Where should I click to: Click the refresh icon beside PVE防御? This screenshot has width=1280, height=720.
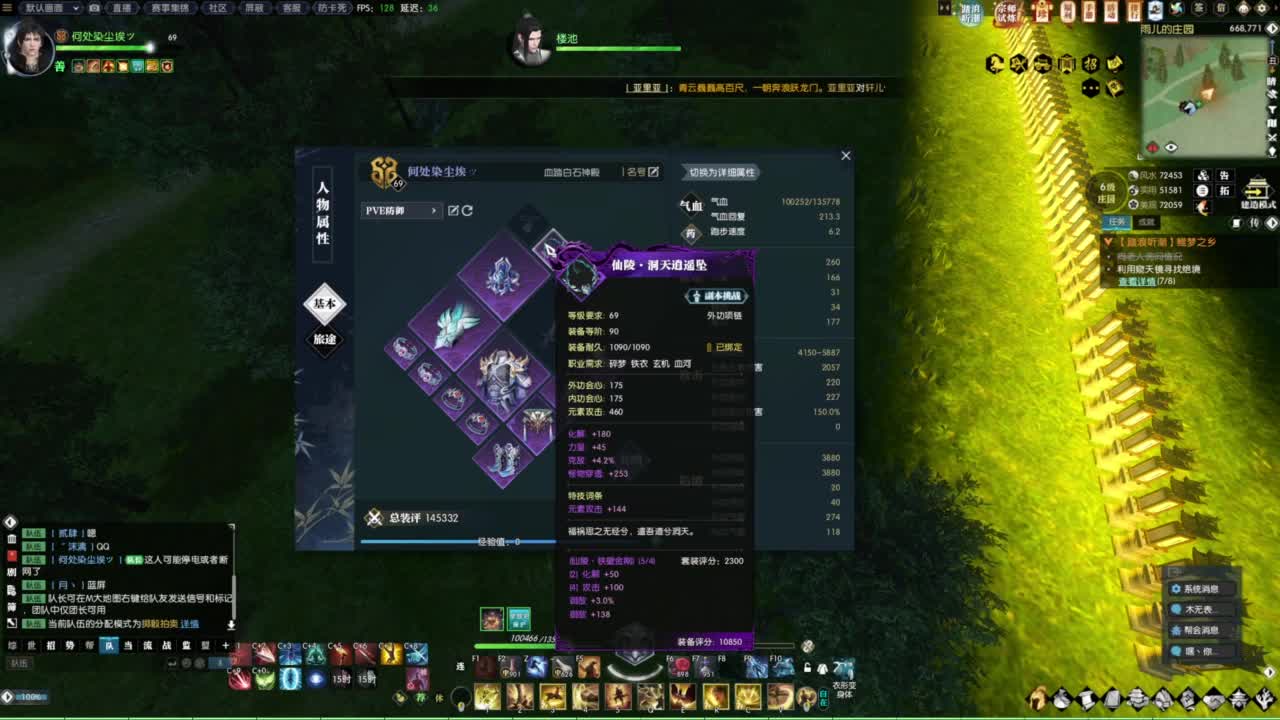click(x=467, y=210)
